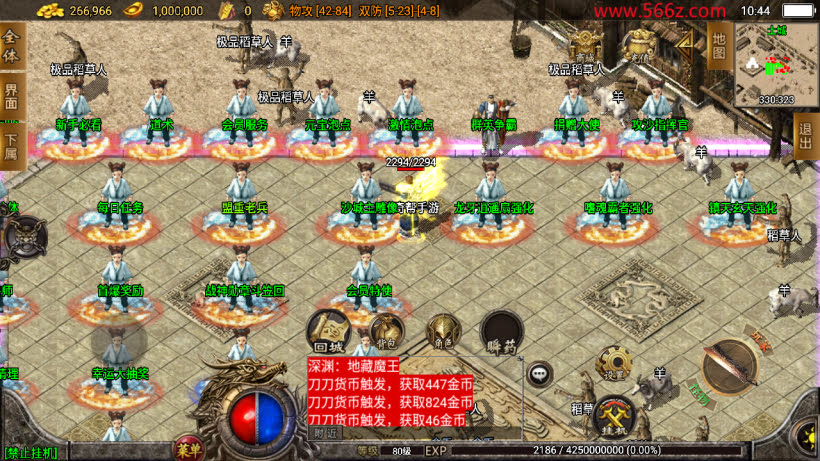820x461 pixels.
Task: Click the 退出 exit button
Action: pyautogui.click(x=806, y=135)
